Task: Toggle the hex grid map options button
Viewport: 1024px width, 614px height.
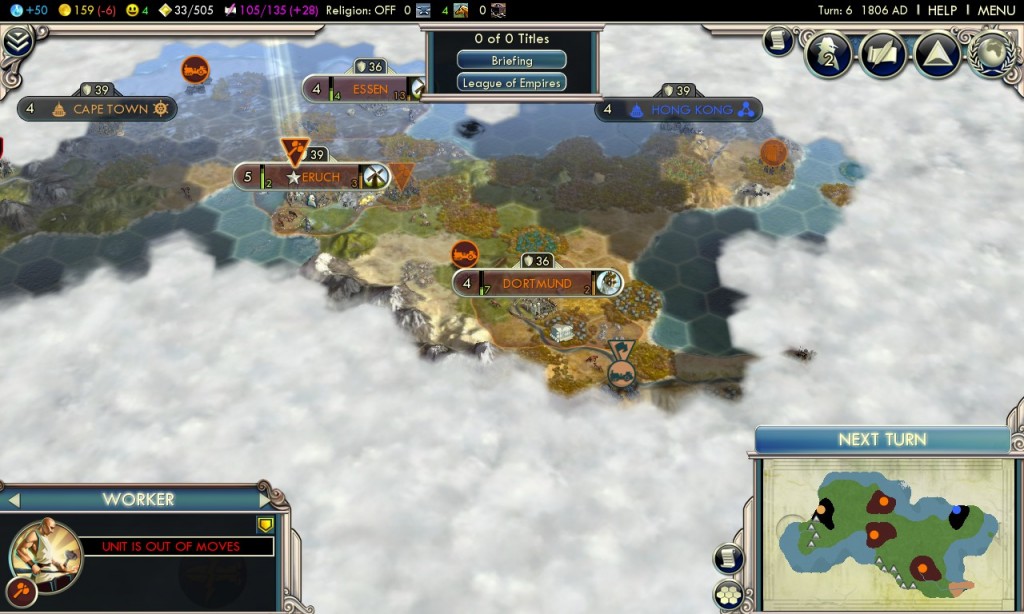Action: pyautogui.click(x=728, y=593)
